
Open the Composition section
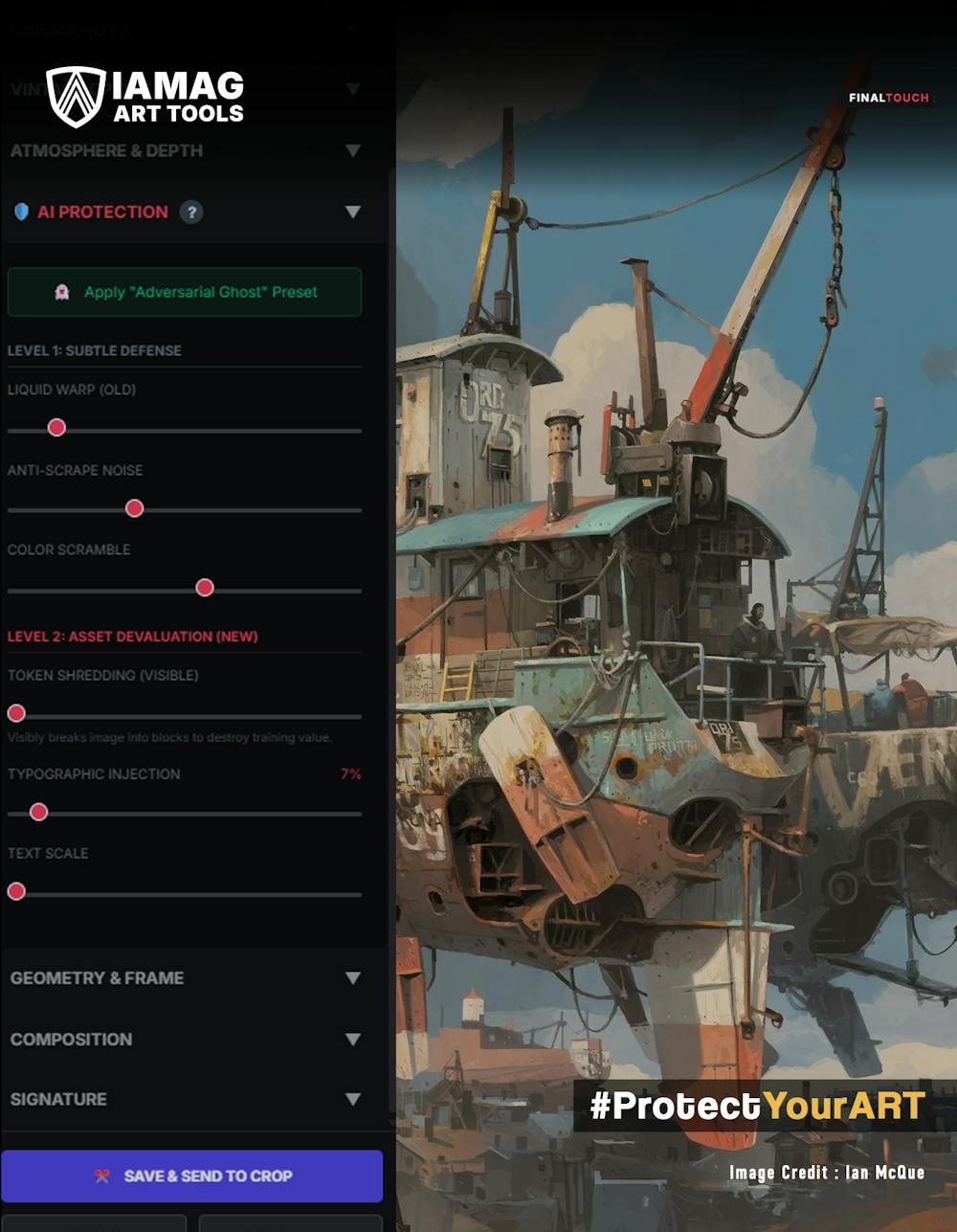(352, 1040)
